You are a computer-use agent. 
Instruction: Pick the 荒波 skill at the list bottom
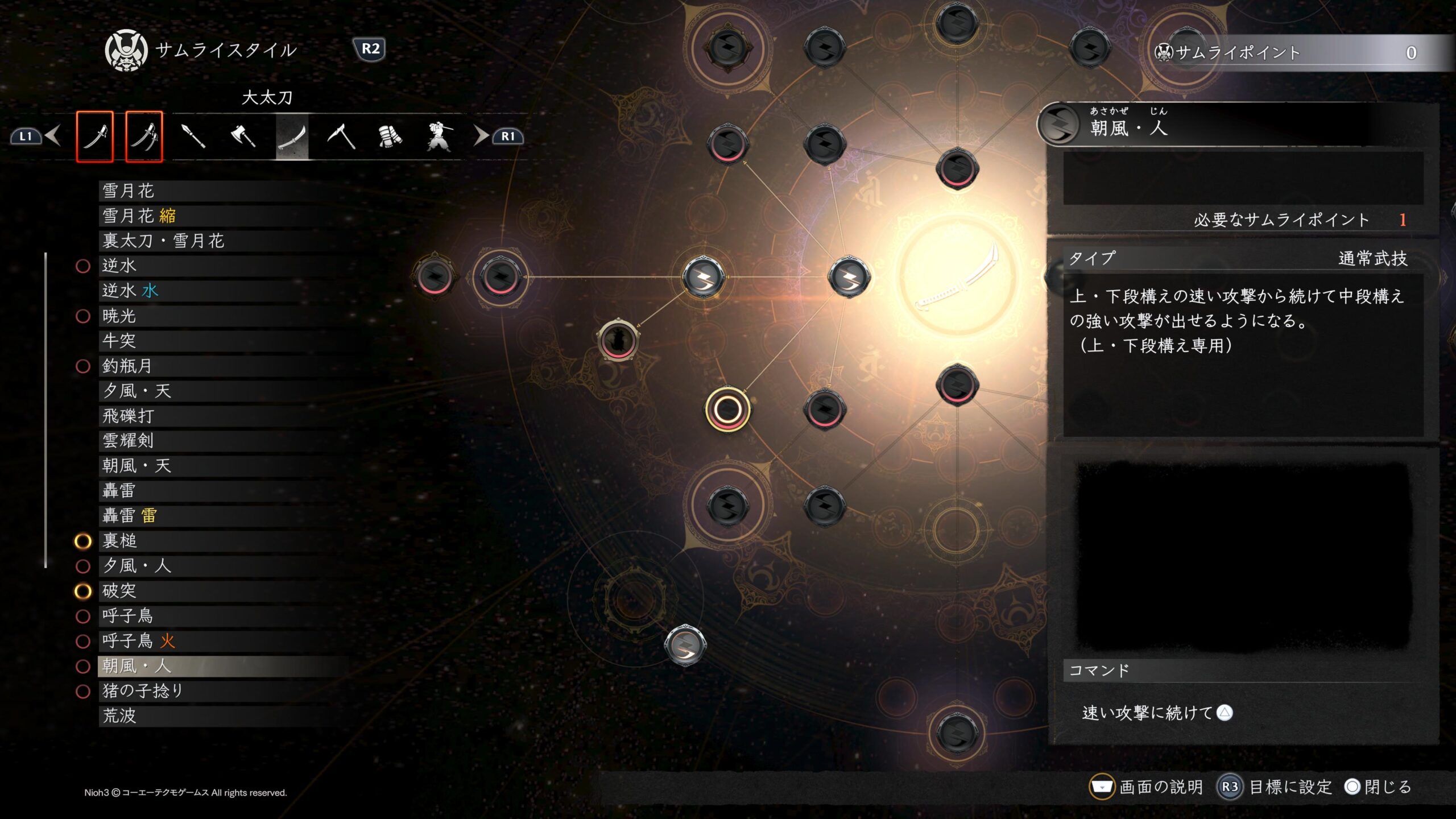(119, 716)
